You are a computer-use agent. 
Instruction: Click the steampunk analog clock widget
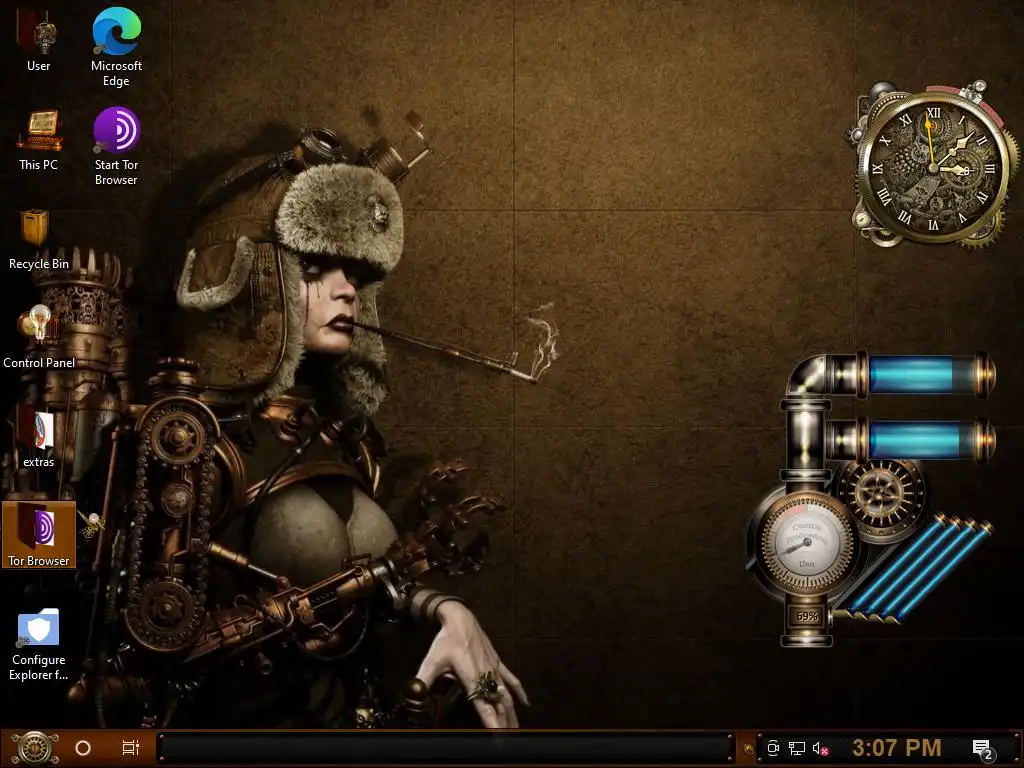933,167
